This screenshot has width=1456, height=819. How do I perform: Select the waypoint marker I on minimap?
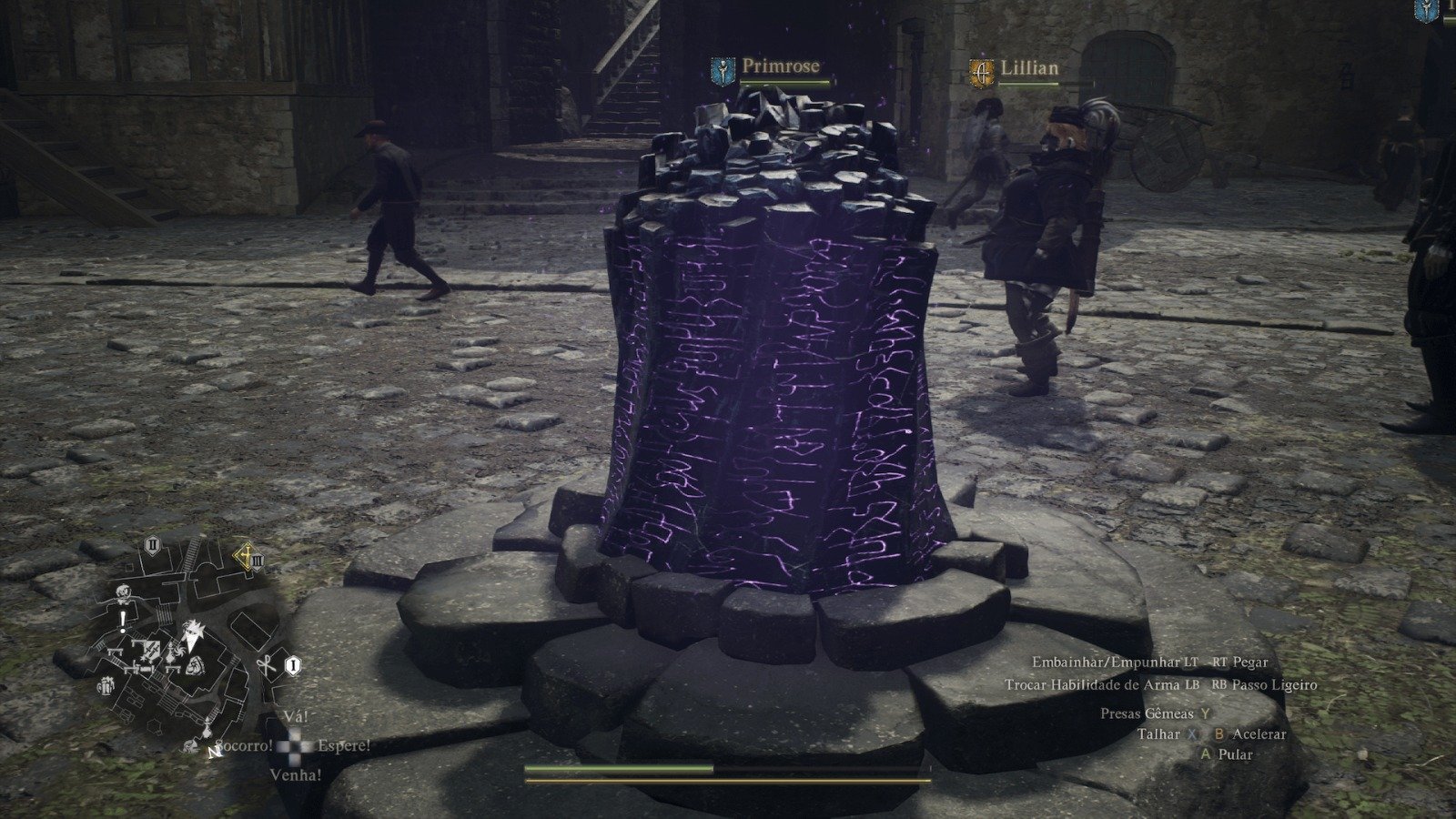[x=293, y=665]
